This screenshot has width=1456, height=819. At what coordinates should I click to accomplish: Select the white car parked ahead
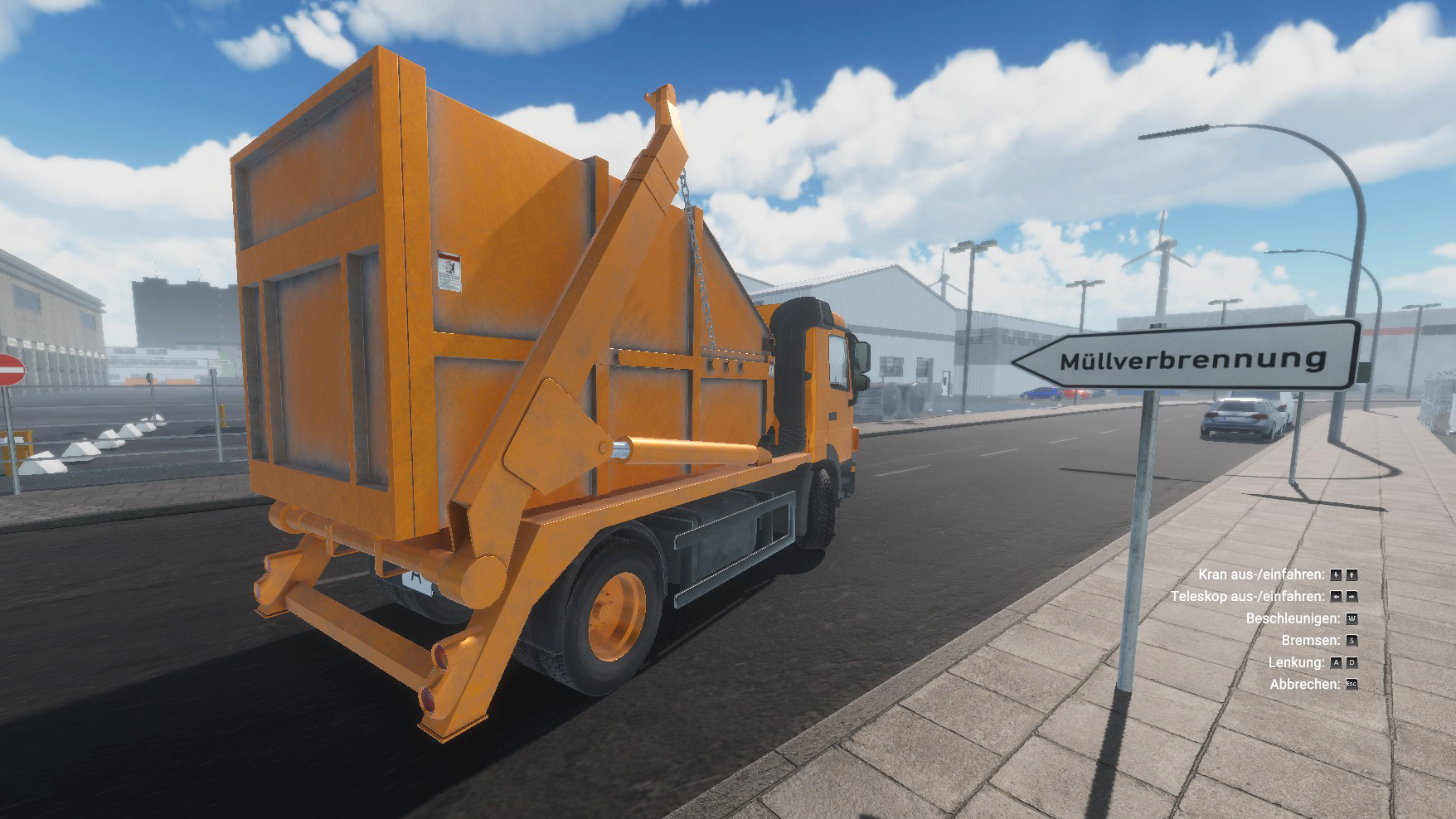tap(1241, 417)
